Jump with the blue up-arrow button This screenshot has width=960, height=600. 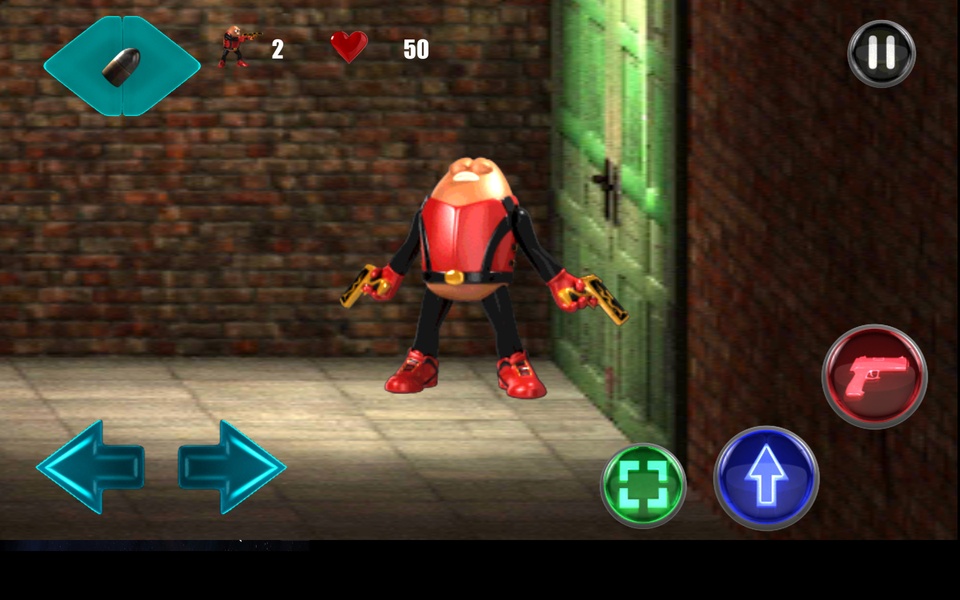(766, 478)
